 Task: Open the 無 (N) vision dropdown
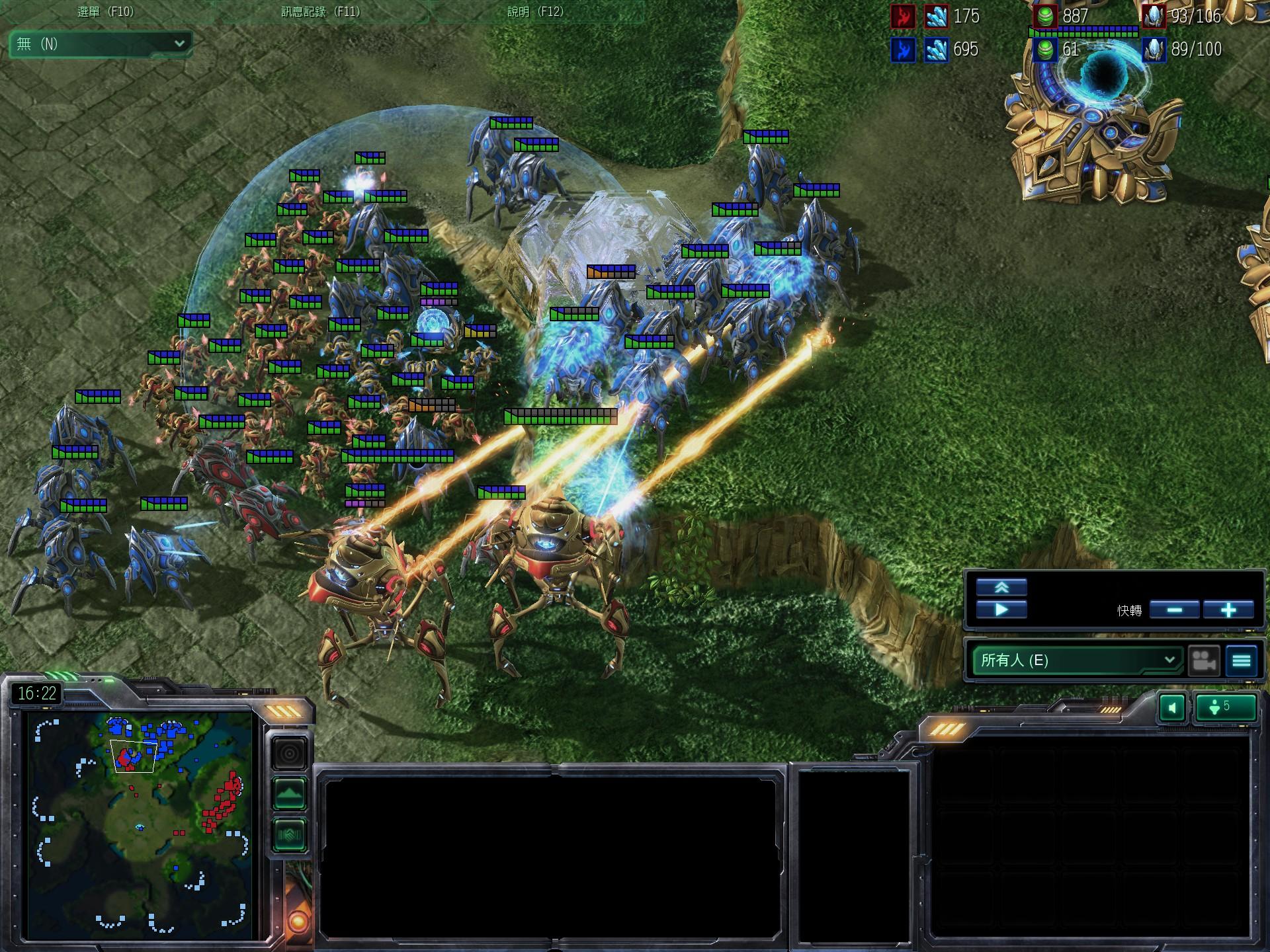(x=99, y=45)
